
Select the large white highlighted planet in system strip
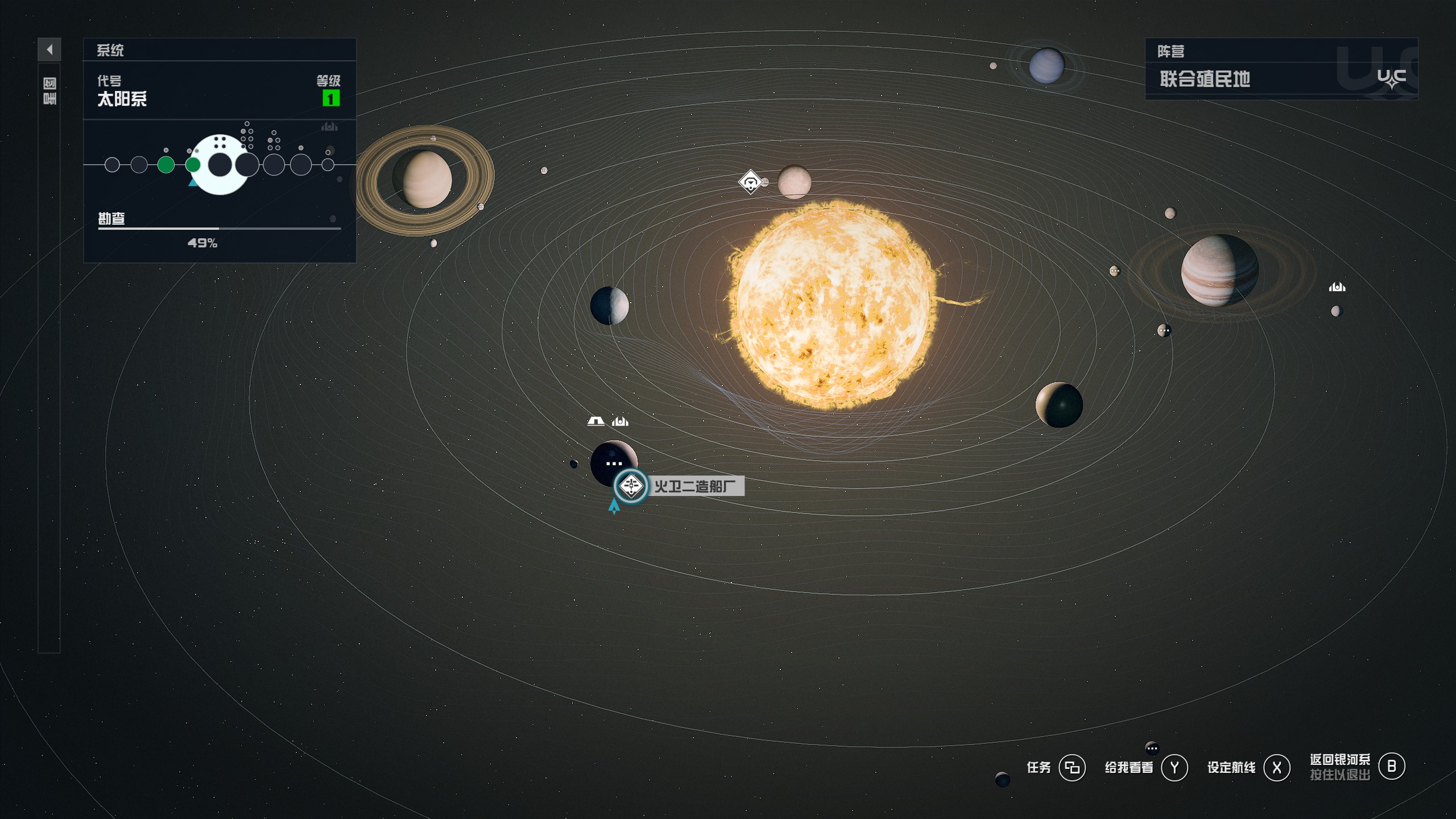[x=220, y=165]
